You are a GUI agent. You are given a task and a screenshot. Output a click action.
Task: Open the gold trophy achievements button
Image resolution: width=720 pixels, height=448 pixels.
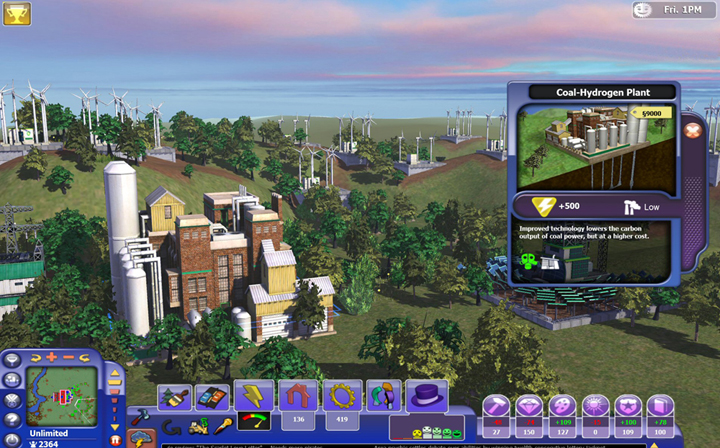(16, 13)
